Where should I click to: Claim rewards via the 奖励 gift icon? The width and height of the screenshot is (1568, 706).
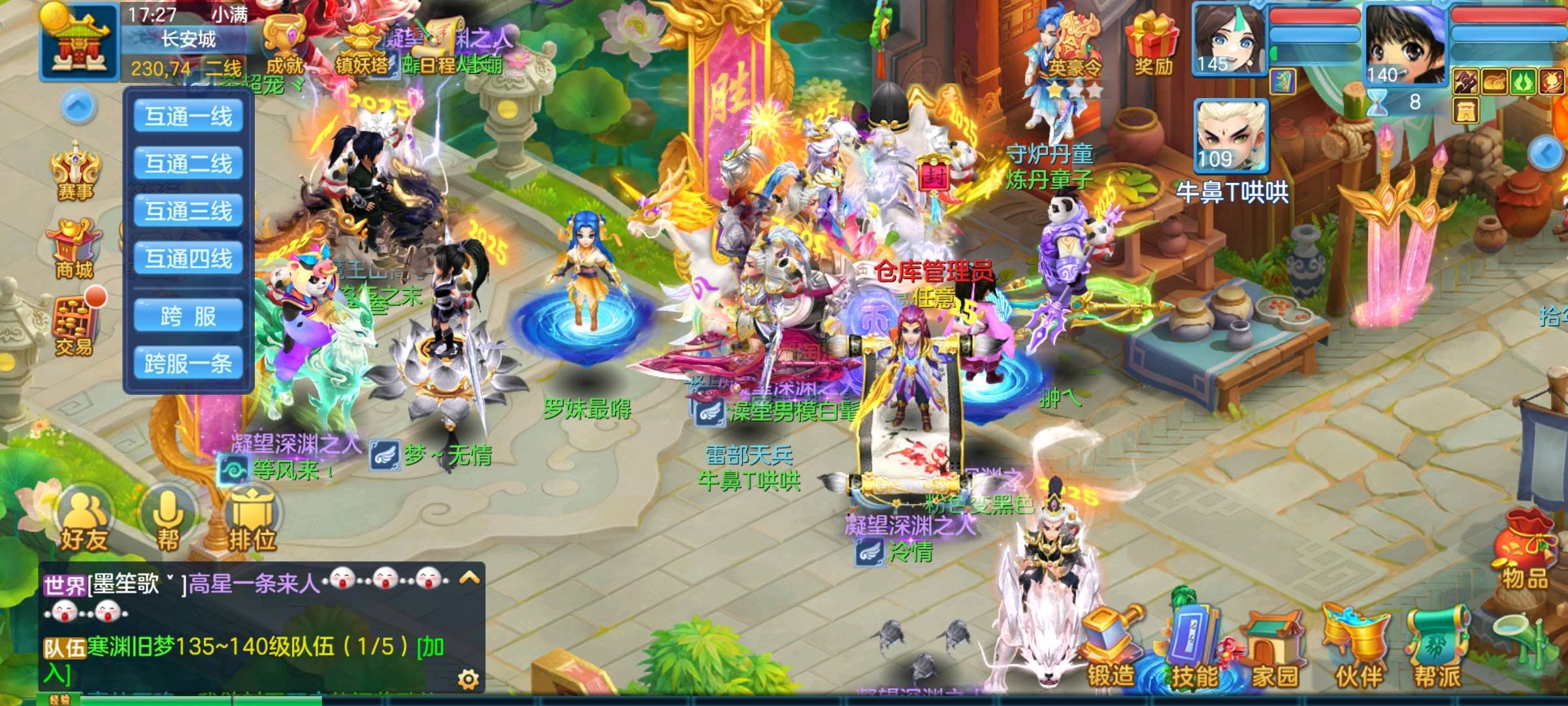click(x=1152, y=43)
